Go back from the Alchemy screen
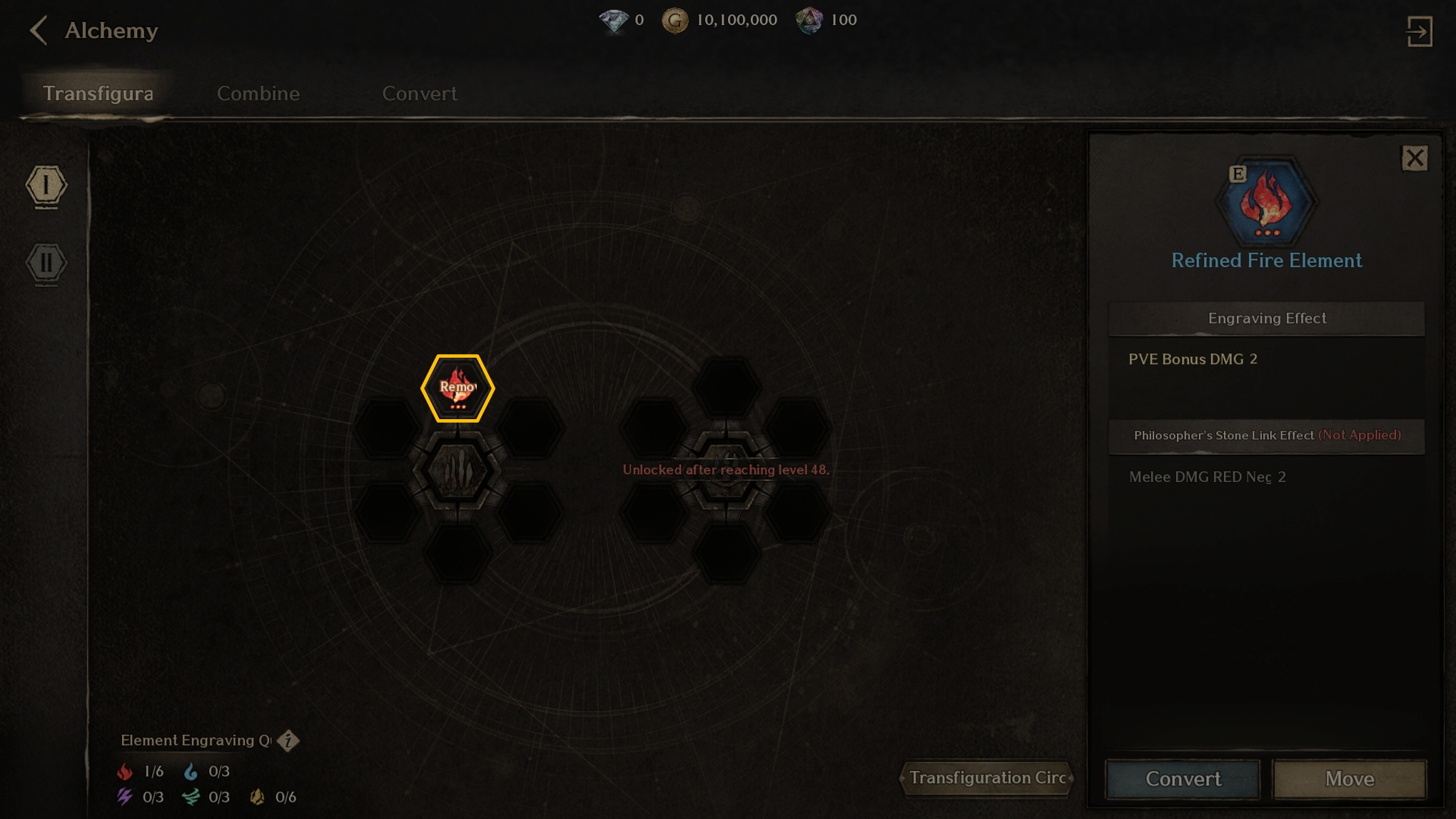 [x=39, y=31]
